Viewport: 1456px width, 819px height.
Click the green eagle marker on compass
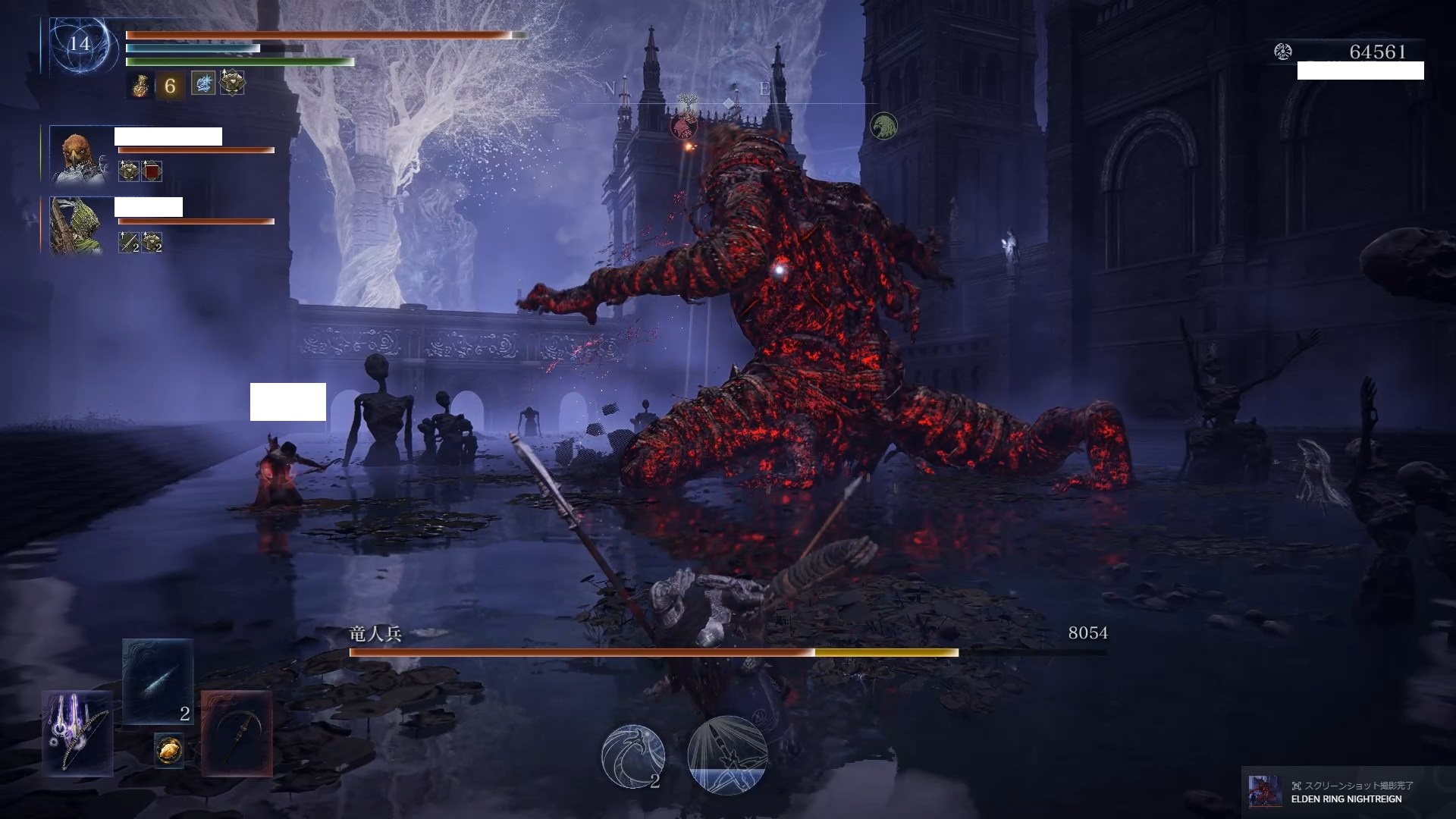[883, 126]
